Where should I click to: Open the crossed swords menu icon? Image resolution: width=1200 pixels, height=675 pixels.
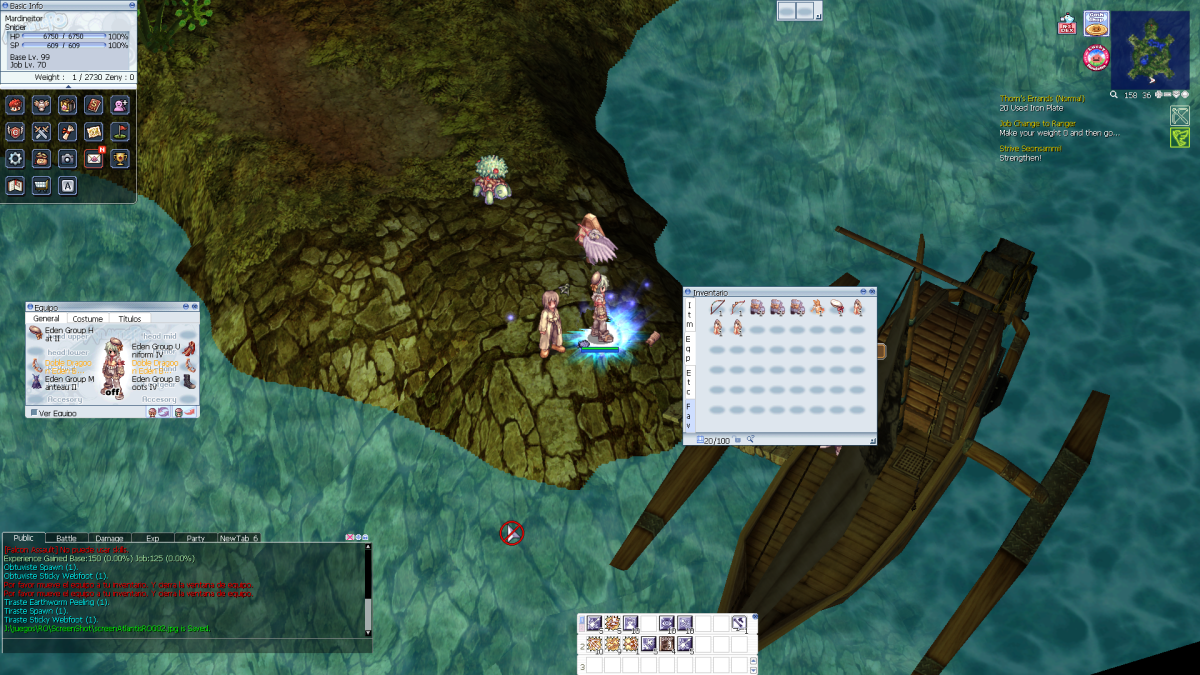[41, 131]
